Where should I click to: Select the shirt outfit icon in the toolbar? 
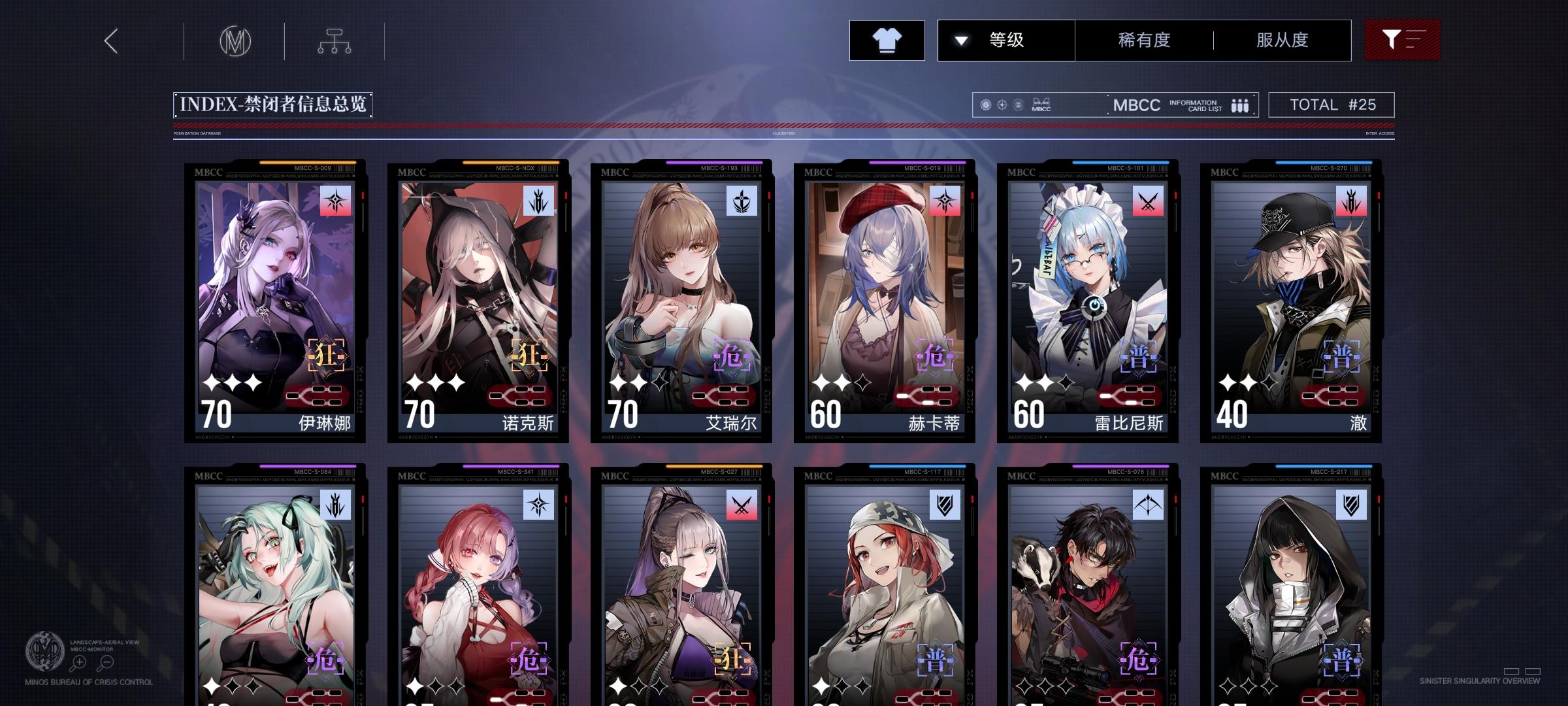(x=887, y=40)
